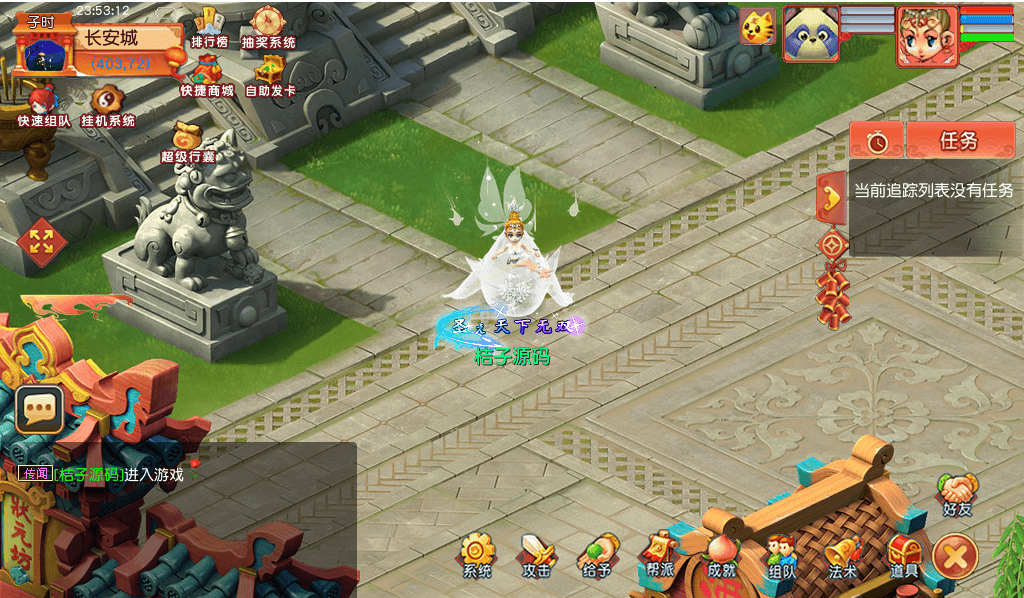The image size is (1024, 598).
Task: Click the stopwatch timer button
Action: pos(877,141)
